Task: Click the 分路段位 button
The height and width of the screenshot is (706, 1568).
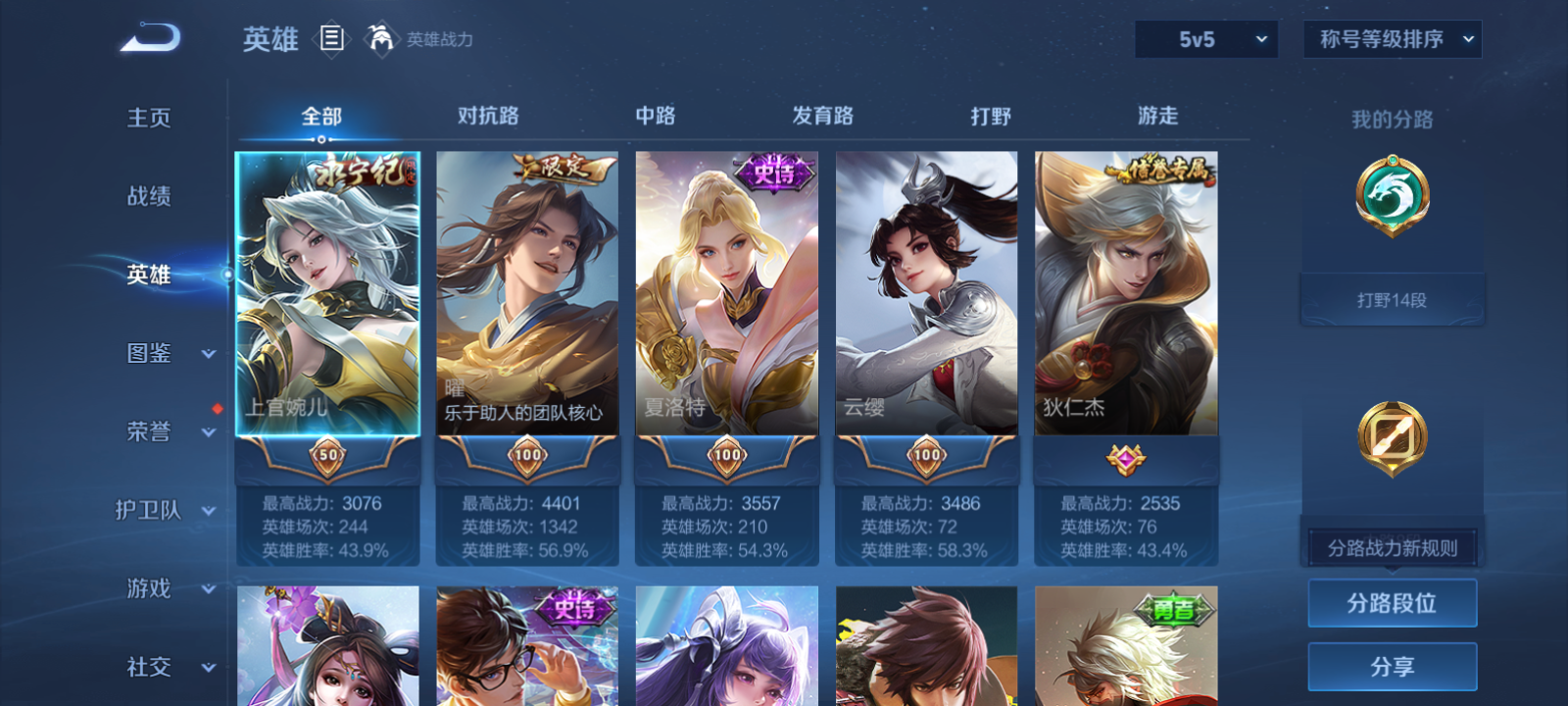Action: (1392, 602)
